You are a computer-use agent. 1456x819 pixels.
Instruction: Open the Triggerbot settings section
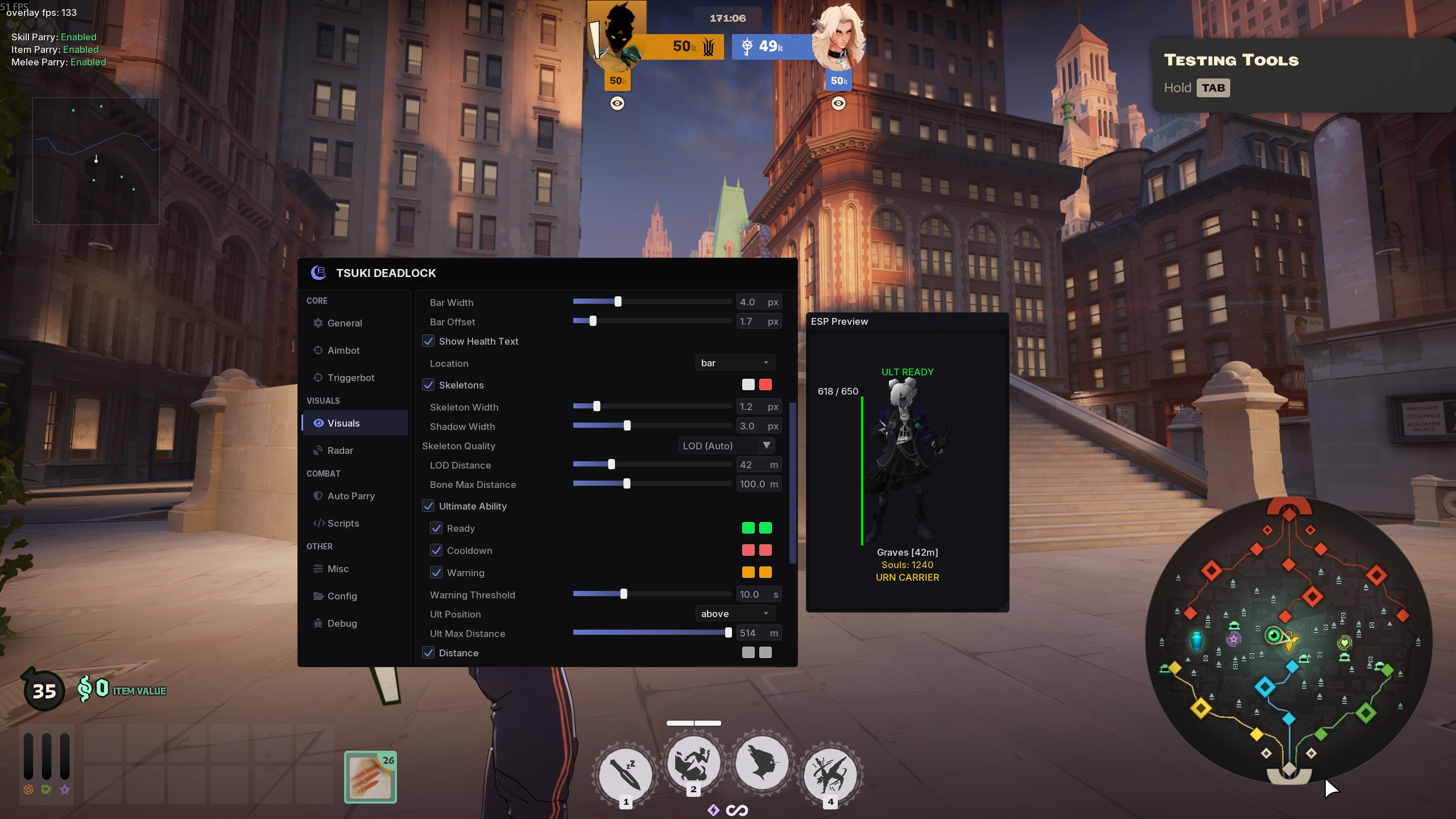point(350,378)
